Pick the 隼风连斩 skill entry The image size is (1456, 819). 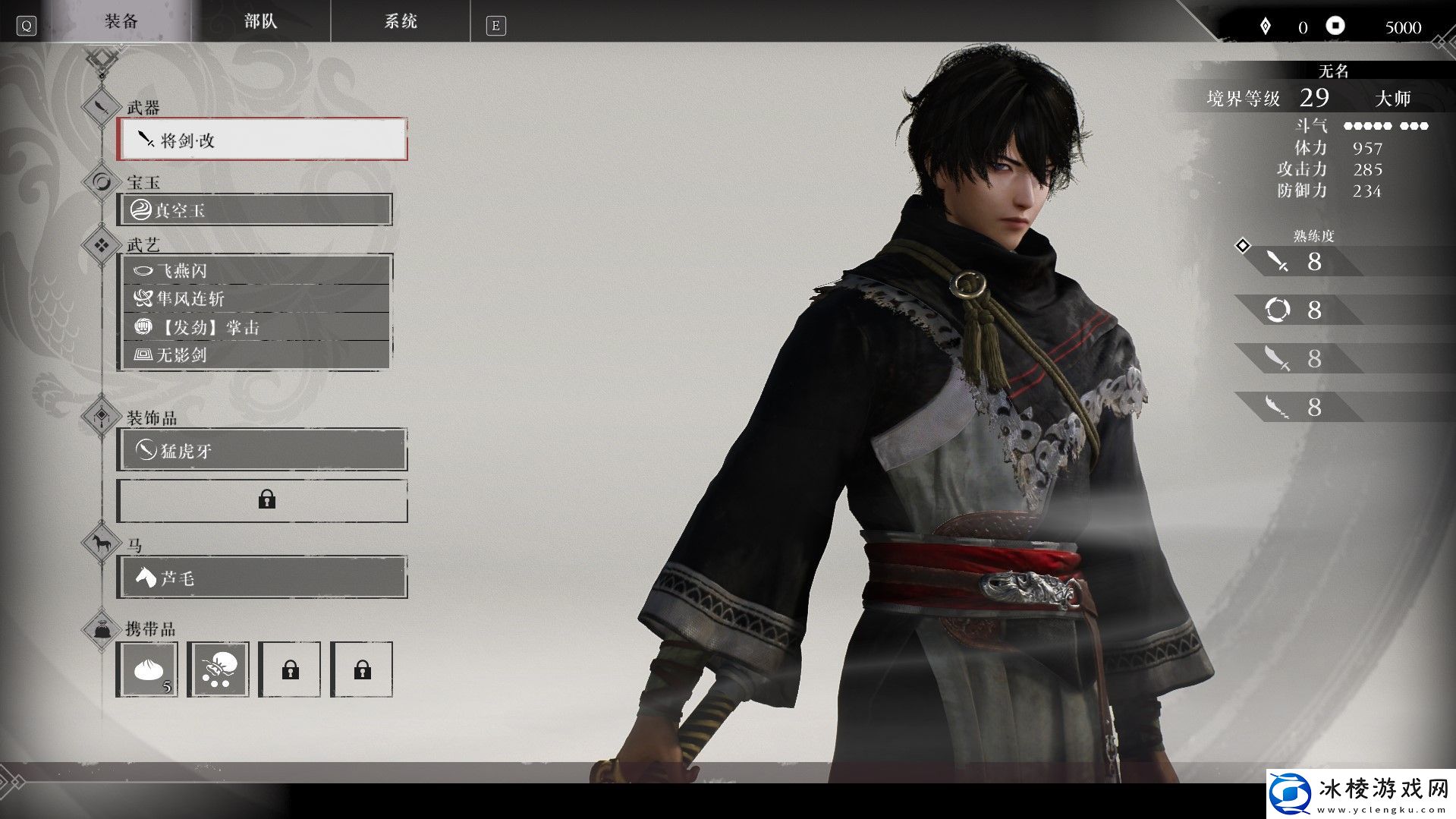pyautogui.click(x=256, y=299)
